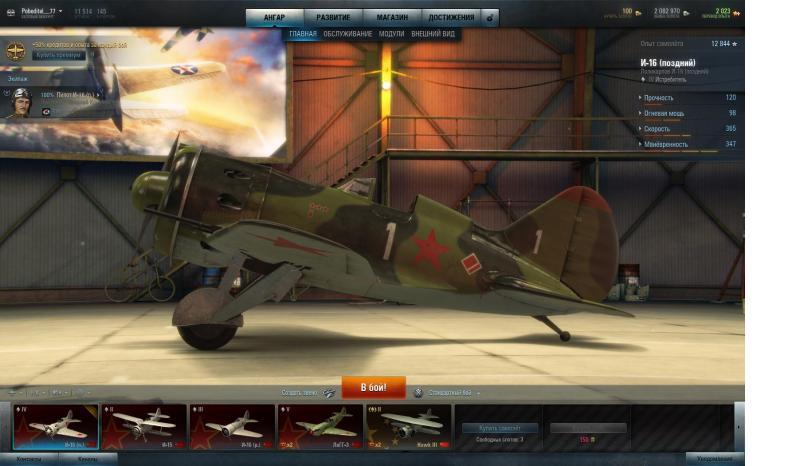Open the Каналы chat channels
Screen dimensions: 800x466
coord(88,459)
